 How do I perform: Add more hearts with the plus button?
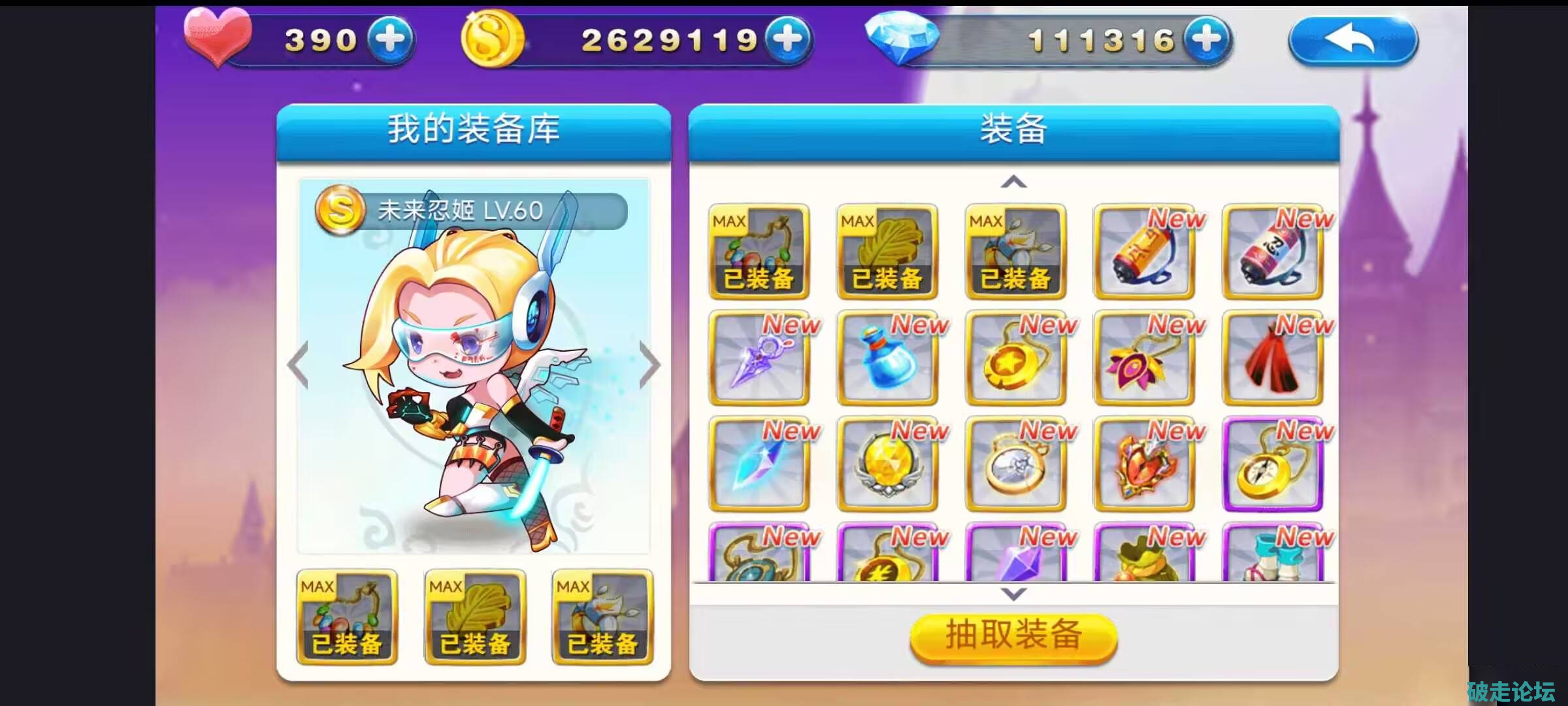point(390,39)
